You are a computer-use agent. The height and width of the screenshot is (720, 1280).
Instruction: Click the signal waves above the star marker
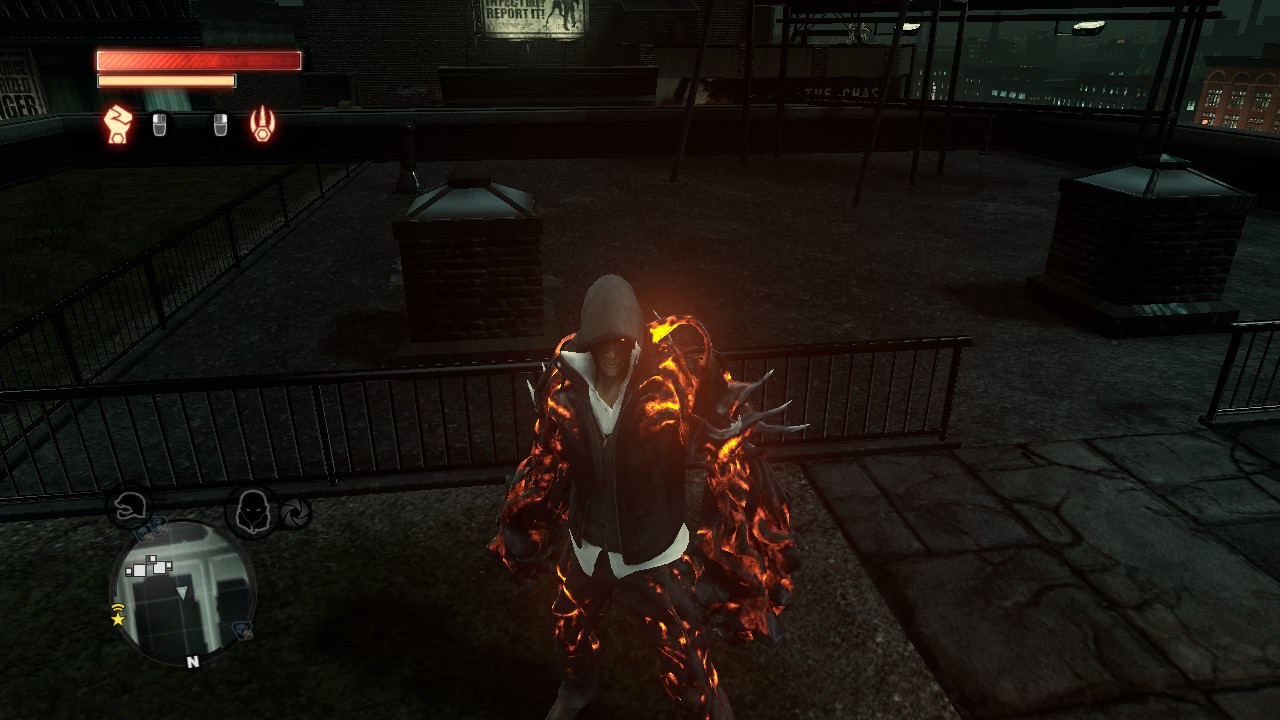(x=118, y=607)
